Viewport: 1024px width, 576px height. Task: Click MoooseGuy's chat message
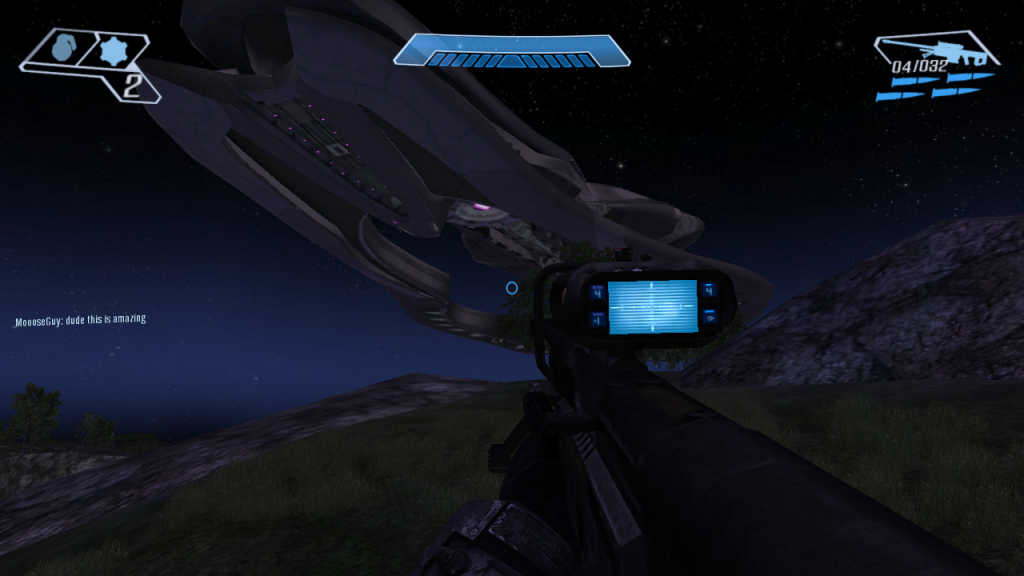tap(80, 320)
